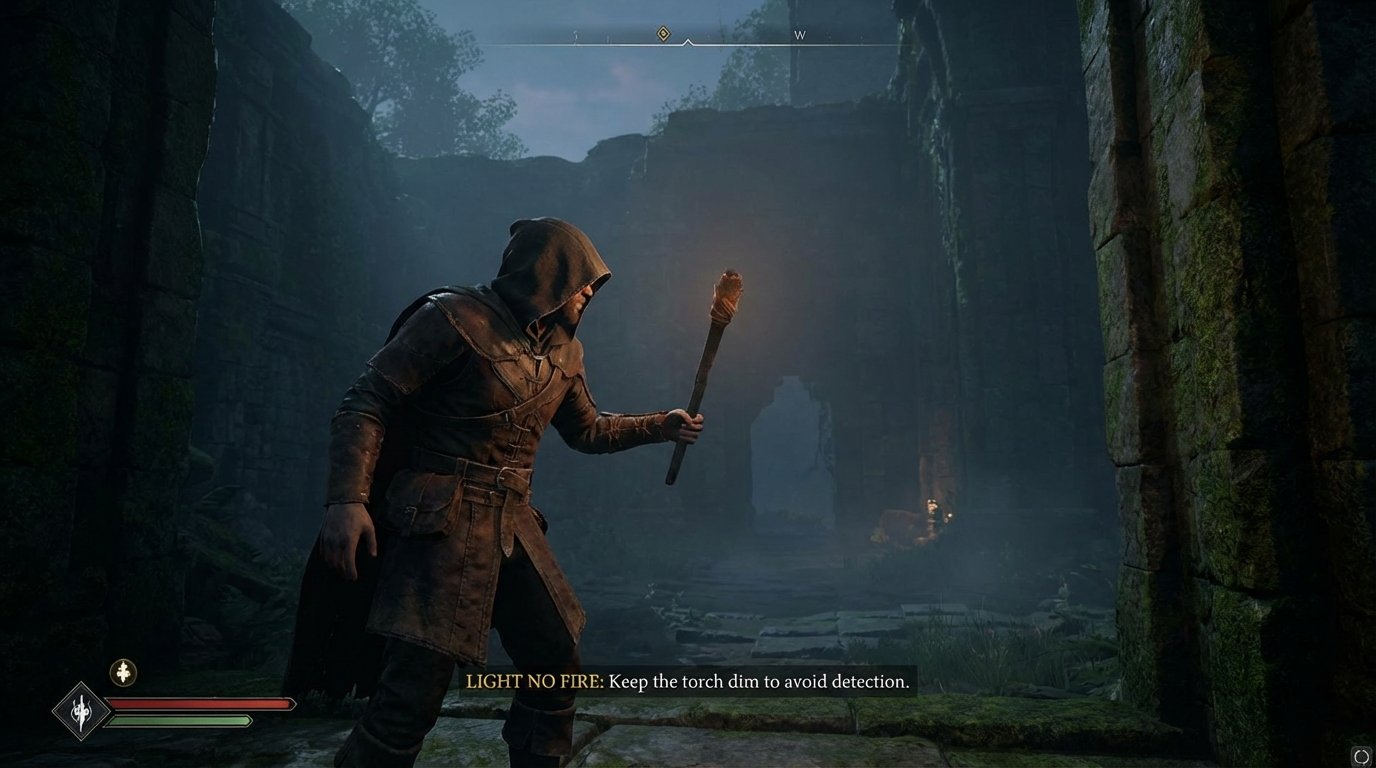Select the W cardinal marker on the compass
Image resolution: width=1376 pixels, height=768 pixels.
[x=799, y=33]
